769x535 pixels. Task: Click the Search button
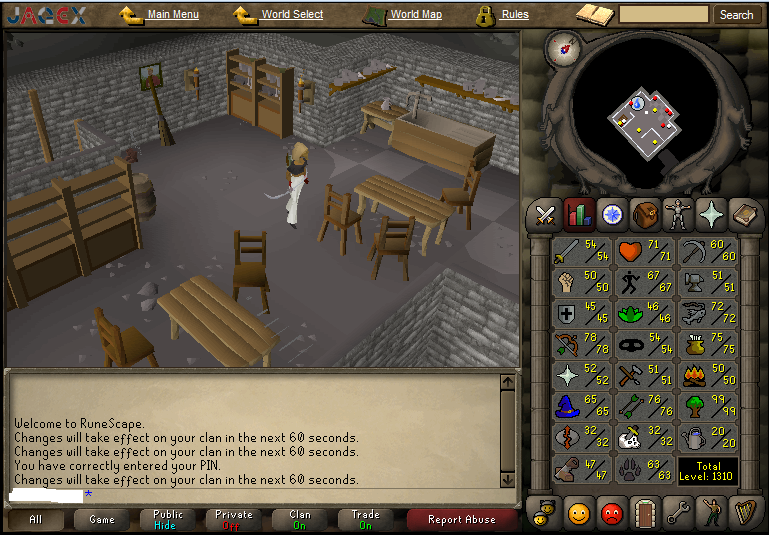(x=736, y=15)
